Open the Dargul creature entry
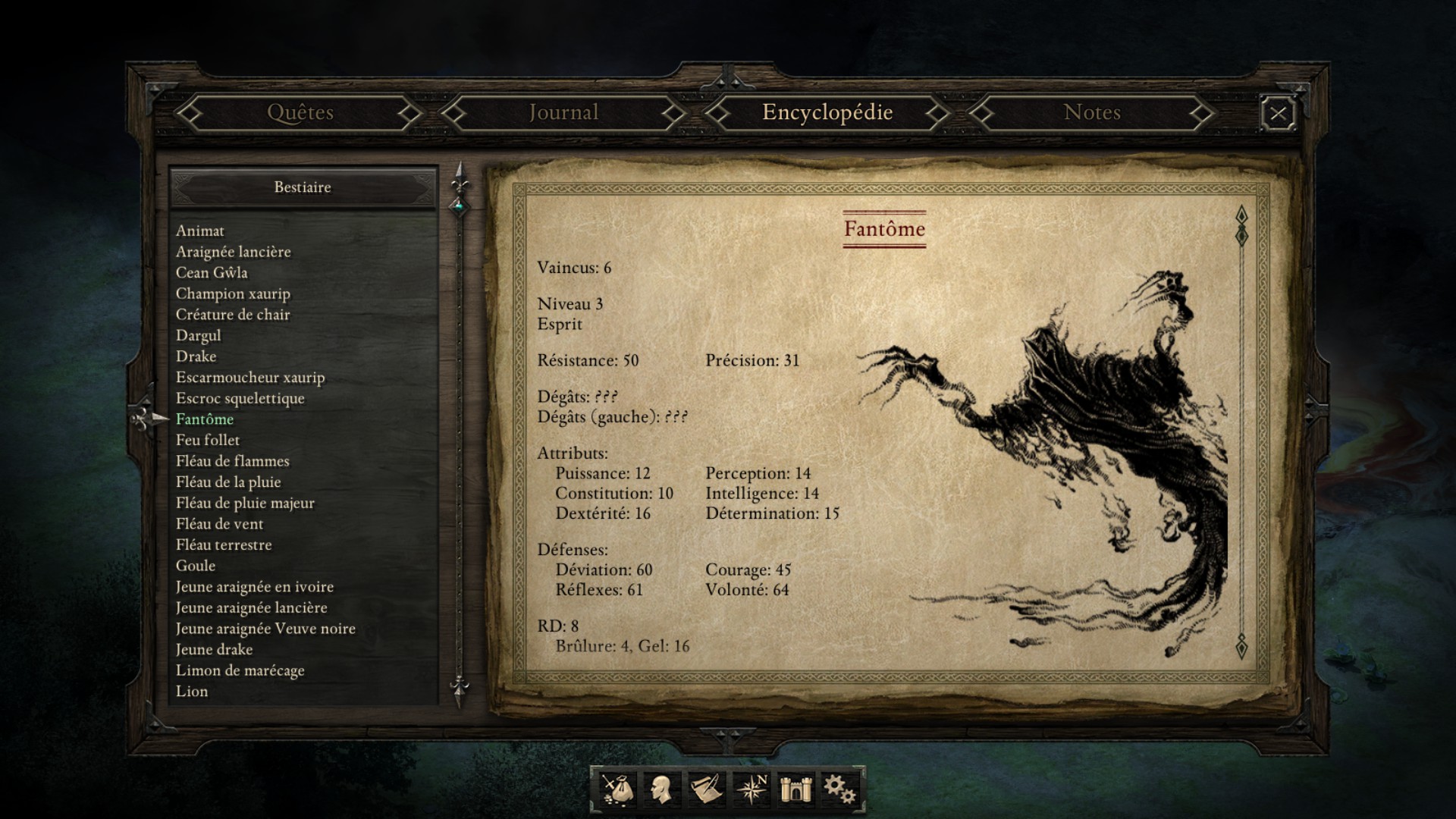This screenshot has height=819, width=1456. 199,335
